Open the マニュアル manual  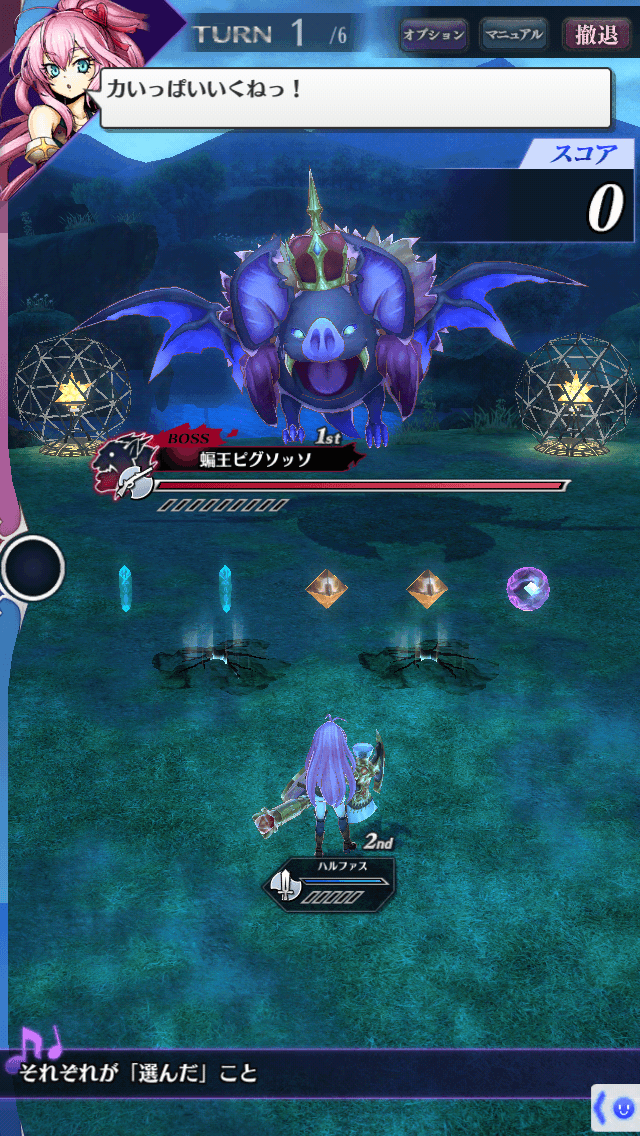point(513,35)
